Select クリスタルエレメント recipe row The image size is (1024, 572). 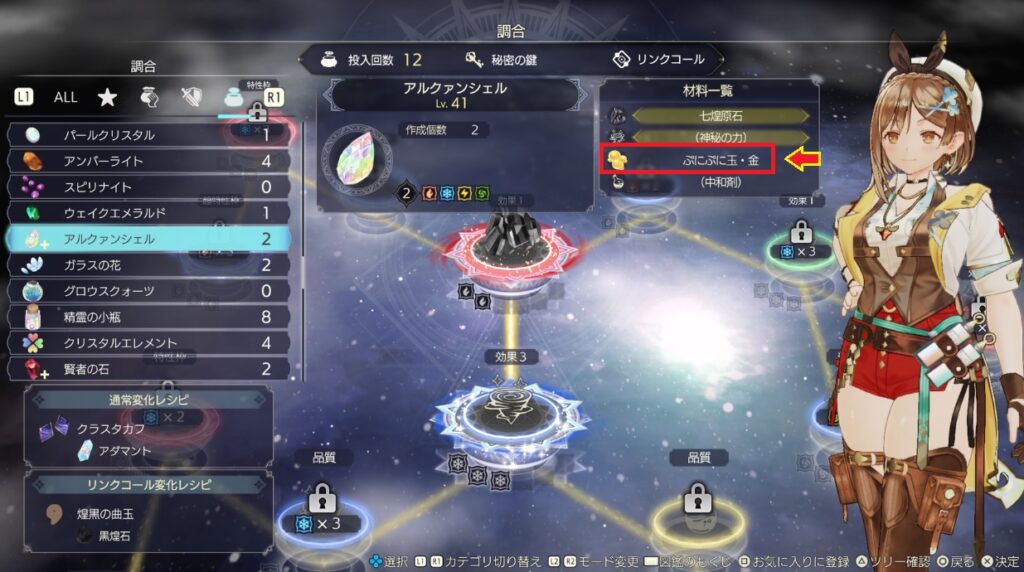[x=150, y=343]
